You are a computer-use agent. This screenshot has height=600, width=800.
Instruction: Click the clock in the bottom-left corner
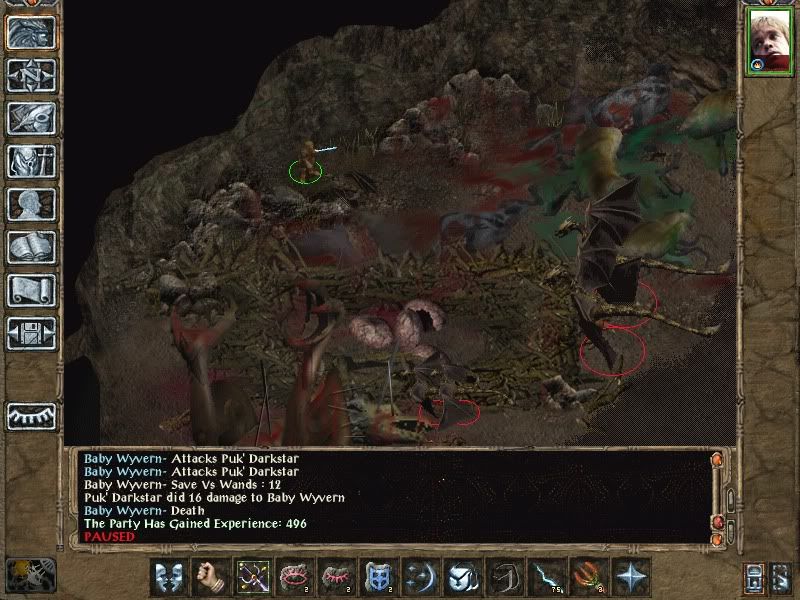[x=28, y=575]
